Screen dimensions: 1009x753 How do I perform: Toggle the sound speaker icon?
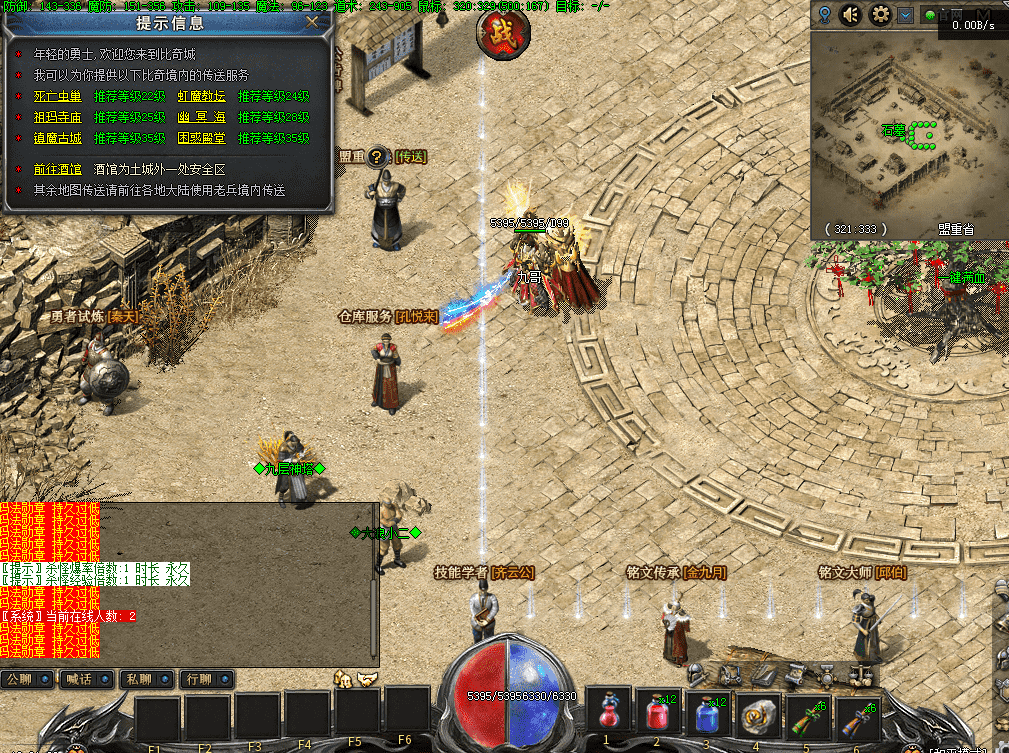click(852, 15)
